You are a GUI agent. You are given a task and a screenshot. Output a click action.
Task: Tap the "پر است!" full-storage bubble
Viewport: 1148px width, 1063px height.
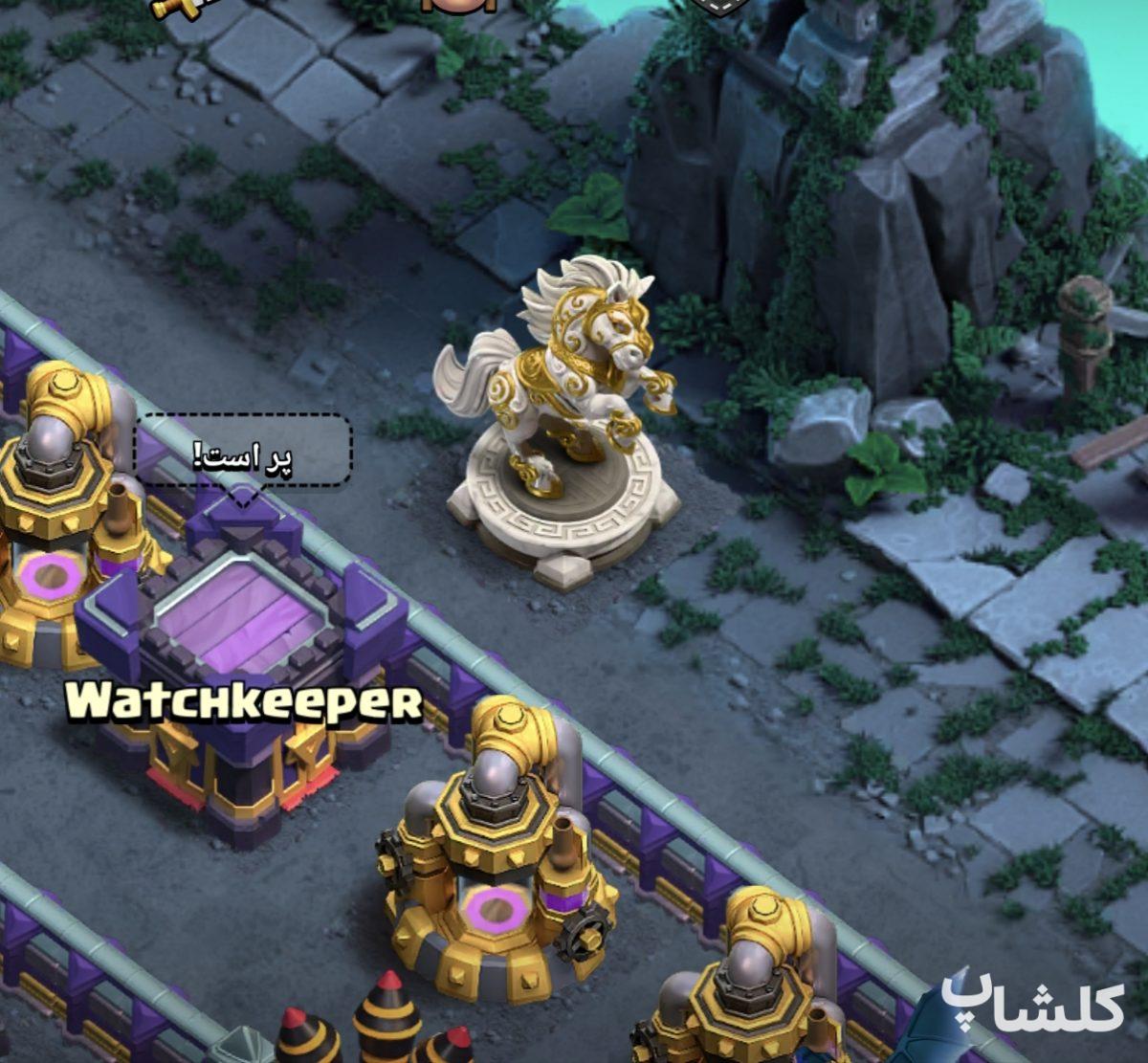(243, 454)
